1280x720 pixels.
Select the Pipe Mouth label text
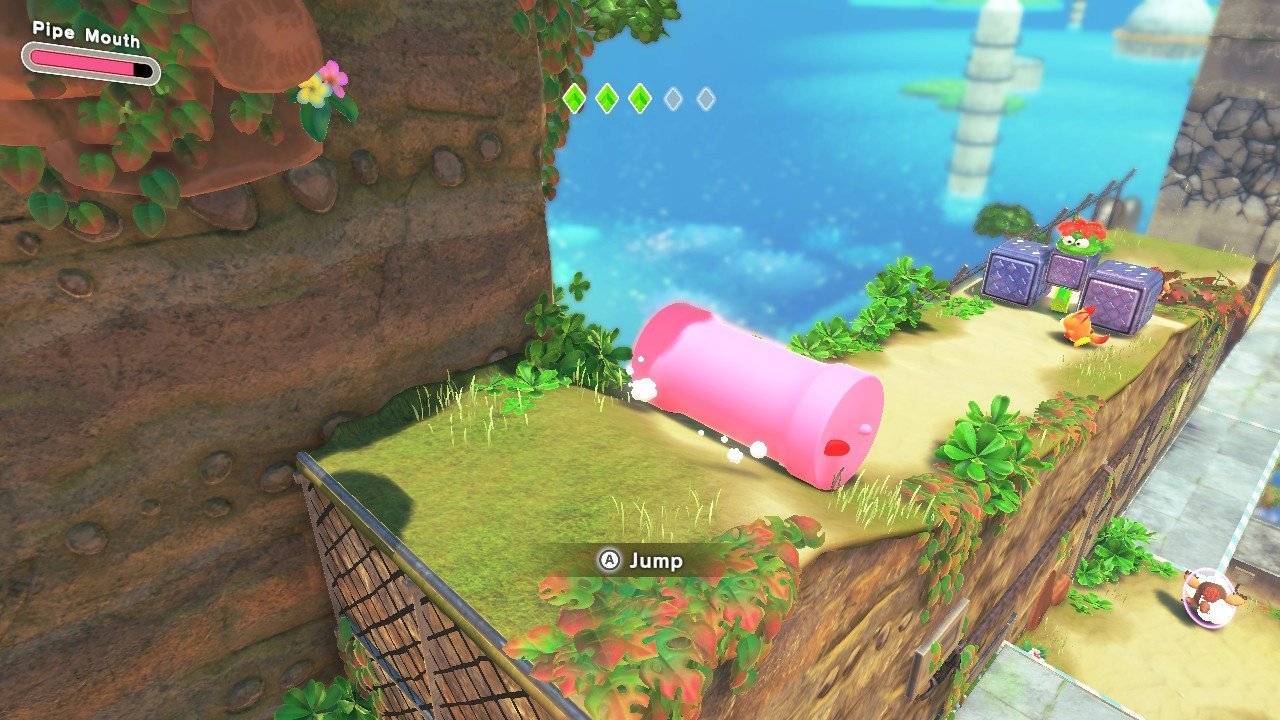pos(85,33)
